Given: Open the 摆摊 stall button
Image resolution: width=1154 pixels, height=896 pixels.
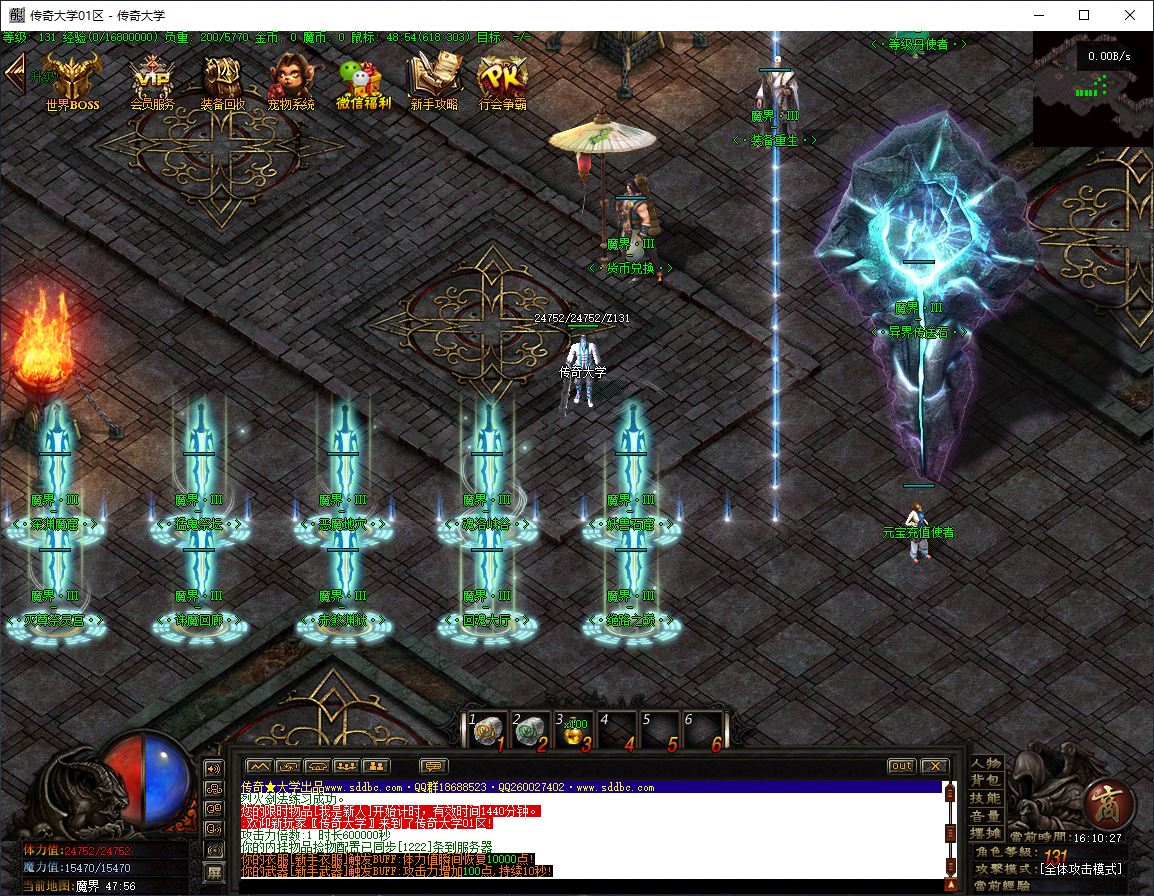Looking at the screenshot, I should 986,833.
